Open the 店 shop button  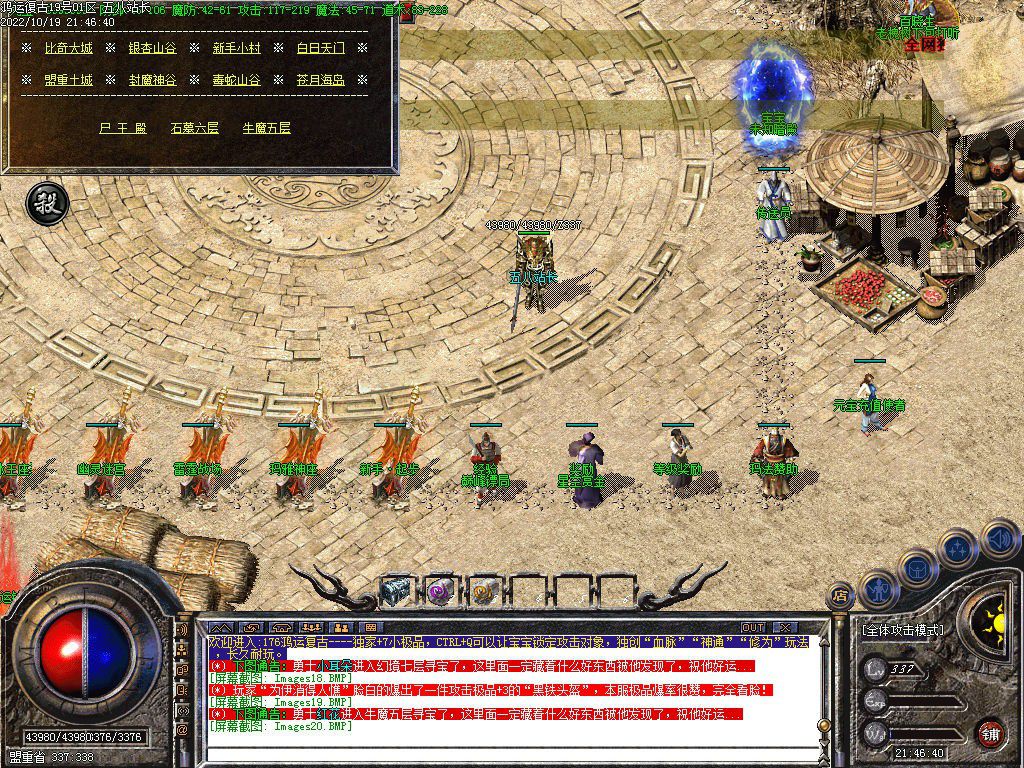coord(838,596)
